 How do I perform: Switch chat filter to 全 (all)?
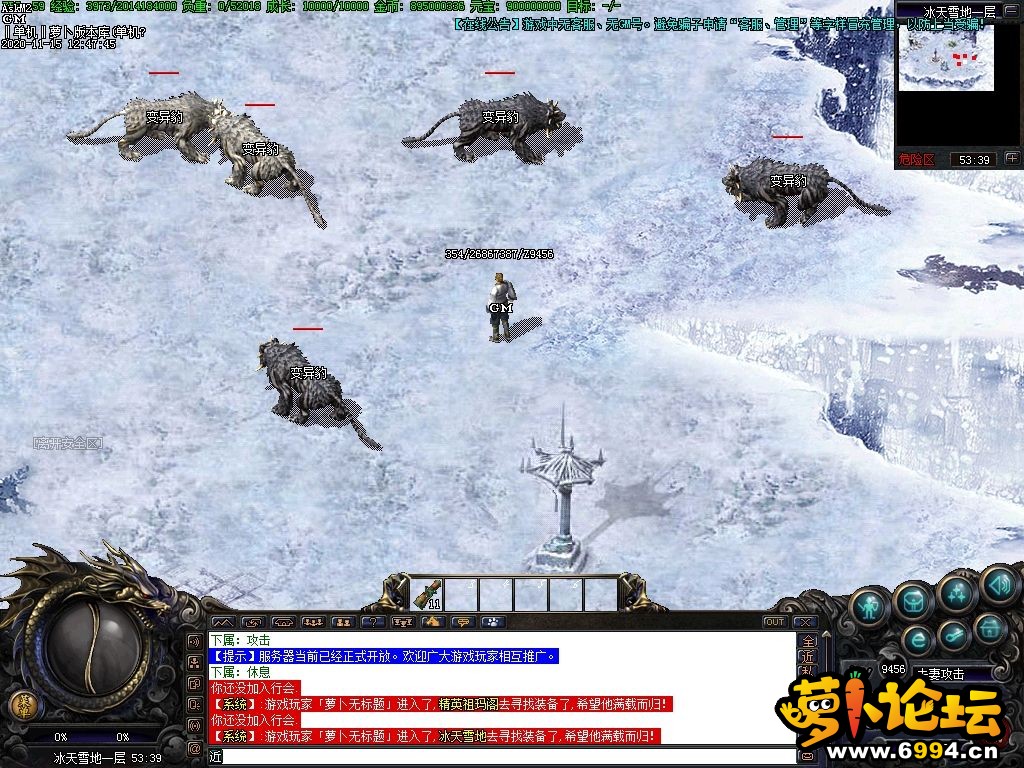pos(808,641)
